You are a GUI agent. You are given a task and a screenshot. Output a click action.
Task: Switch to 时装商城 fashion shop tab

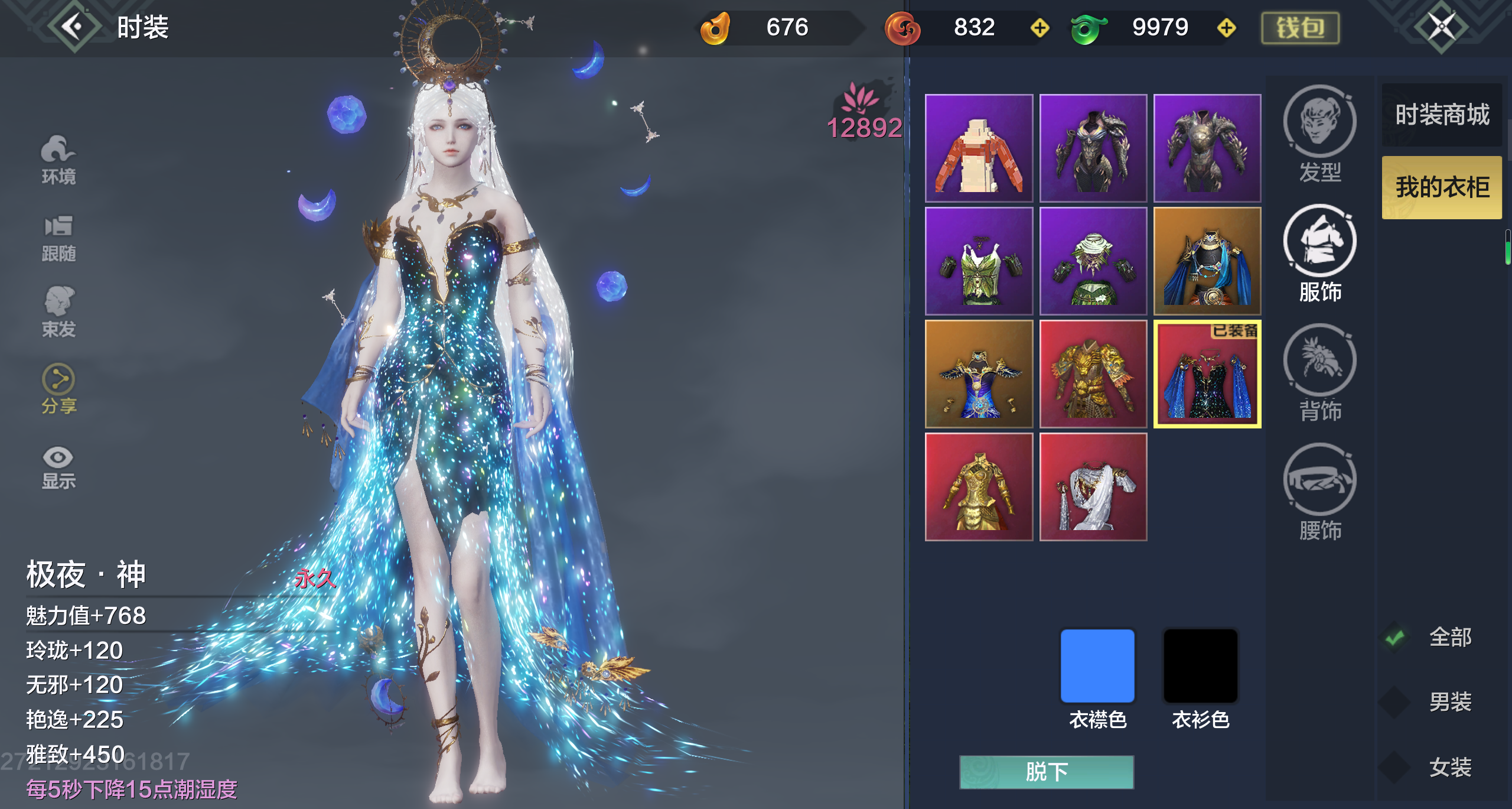tap(1442, 115)
